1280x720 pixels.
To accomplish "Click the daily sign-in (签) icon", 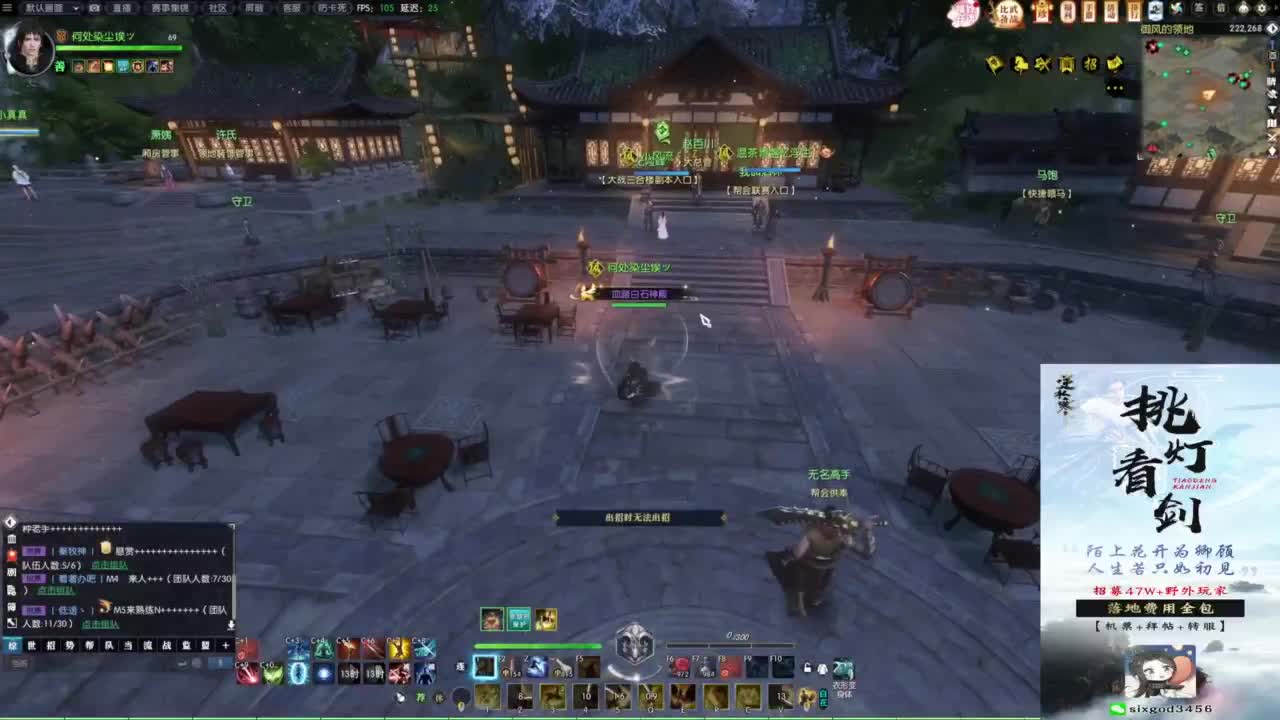I will click(1198, 10).
